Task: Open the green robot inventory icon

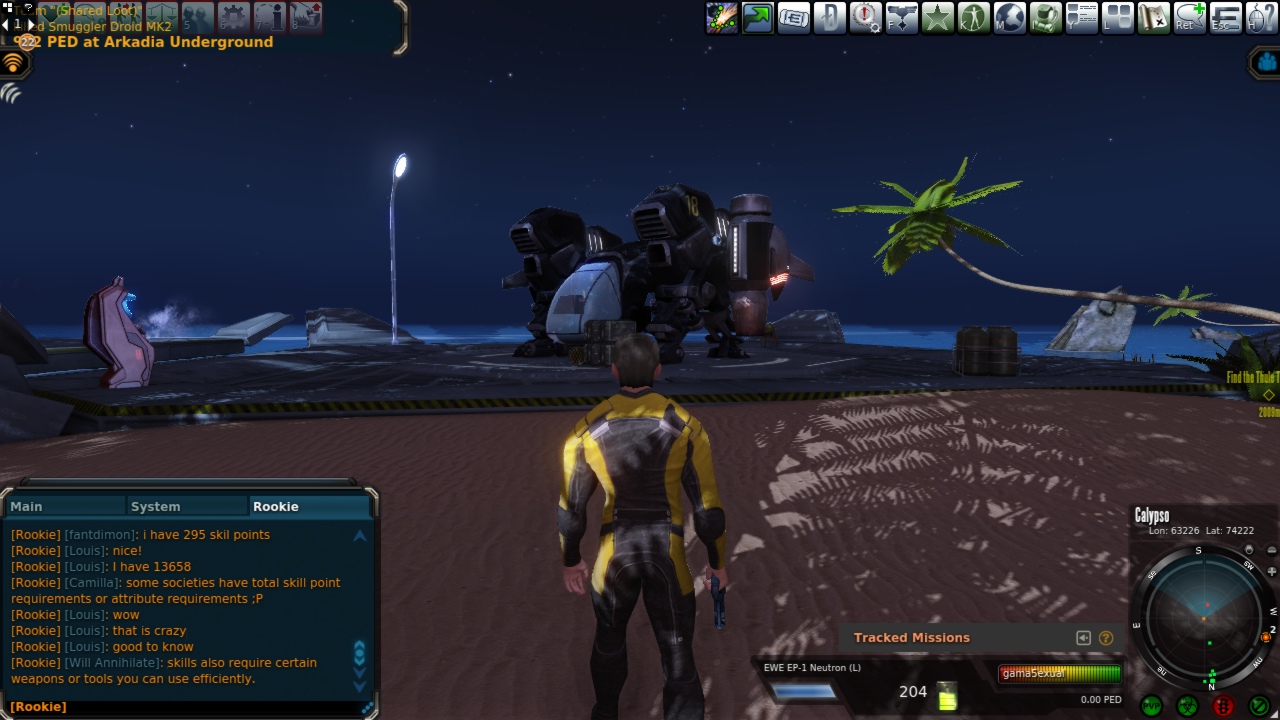Action: (x=1045, y=17)
